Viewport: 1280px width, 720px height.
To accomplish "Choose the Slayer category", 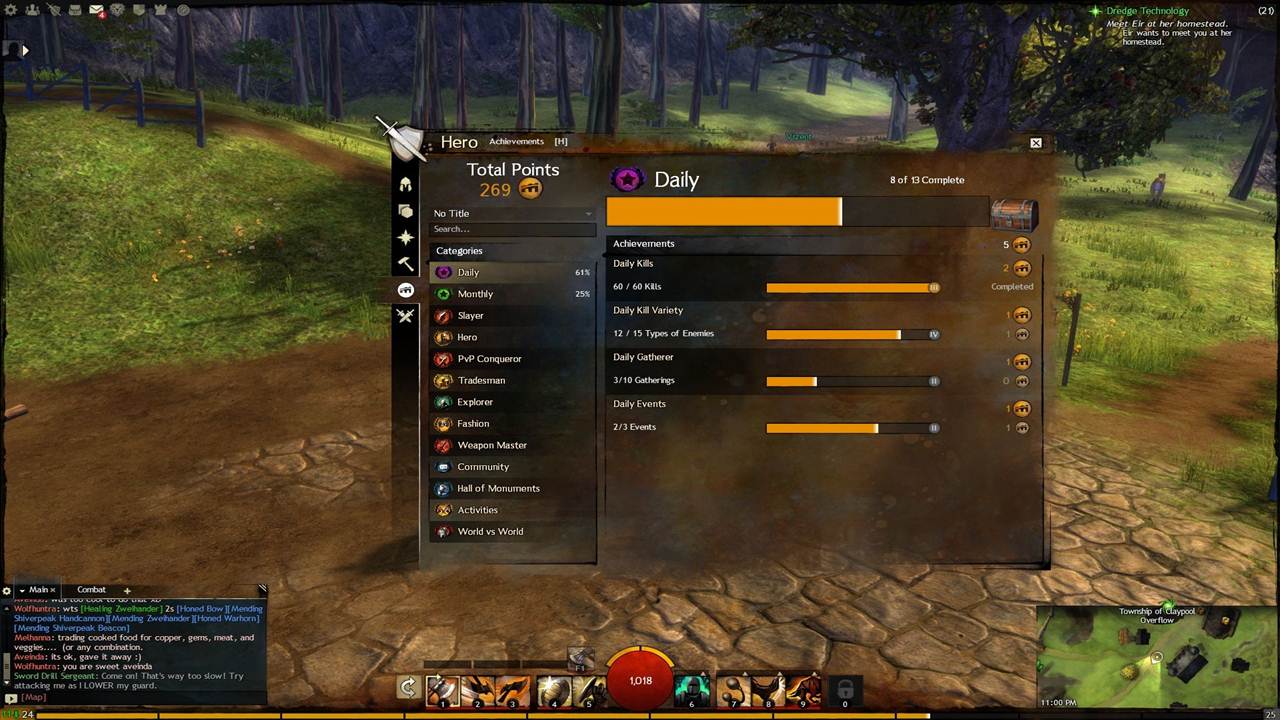I will (470, 316).
